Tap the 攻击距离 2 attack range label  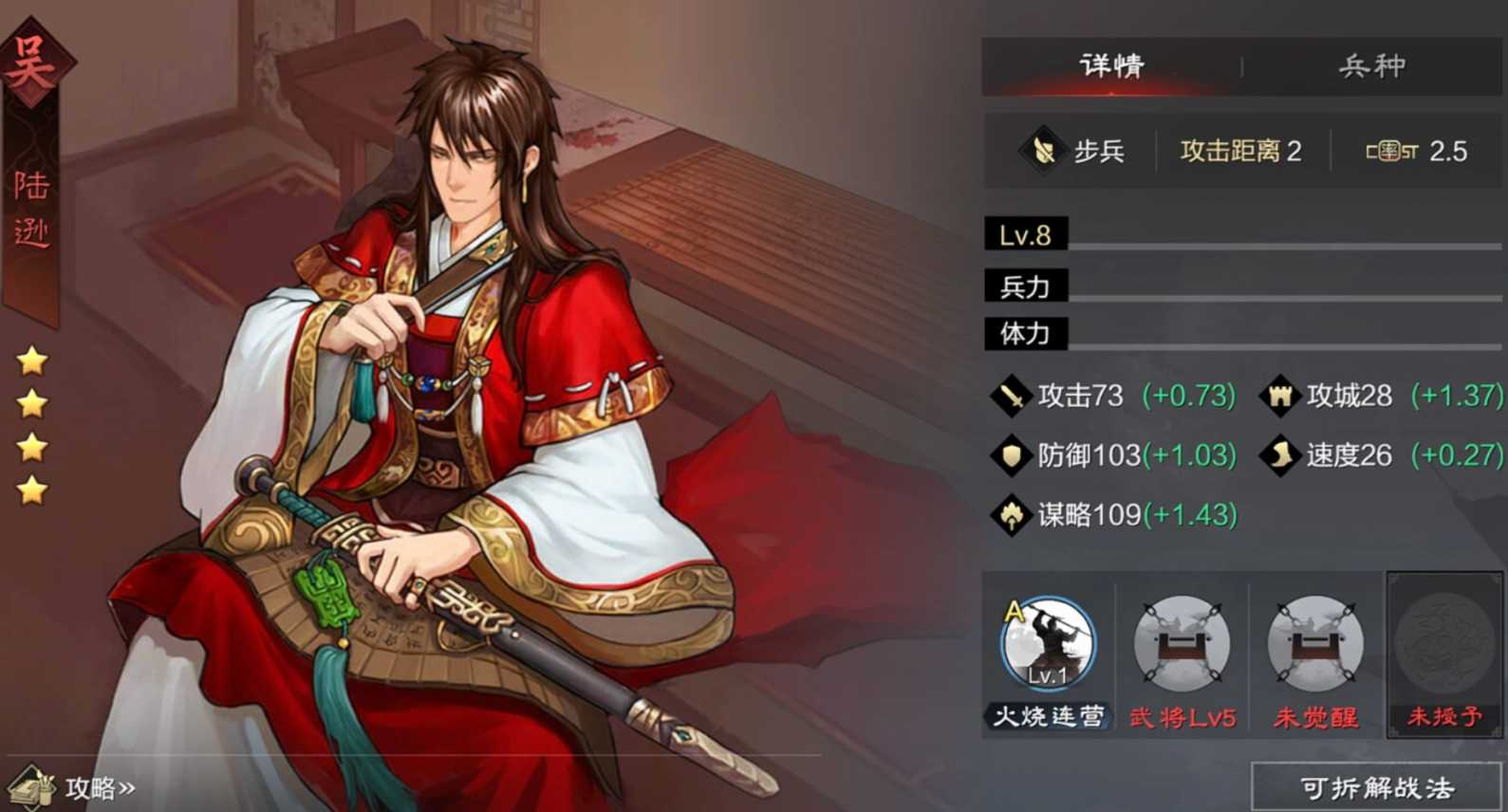pyautogui.click(x=1239, y=150)
